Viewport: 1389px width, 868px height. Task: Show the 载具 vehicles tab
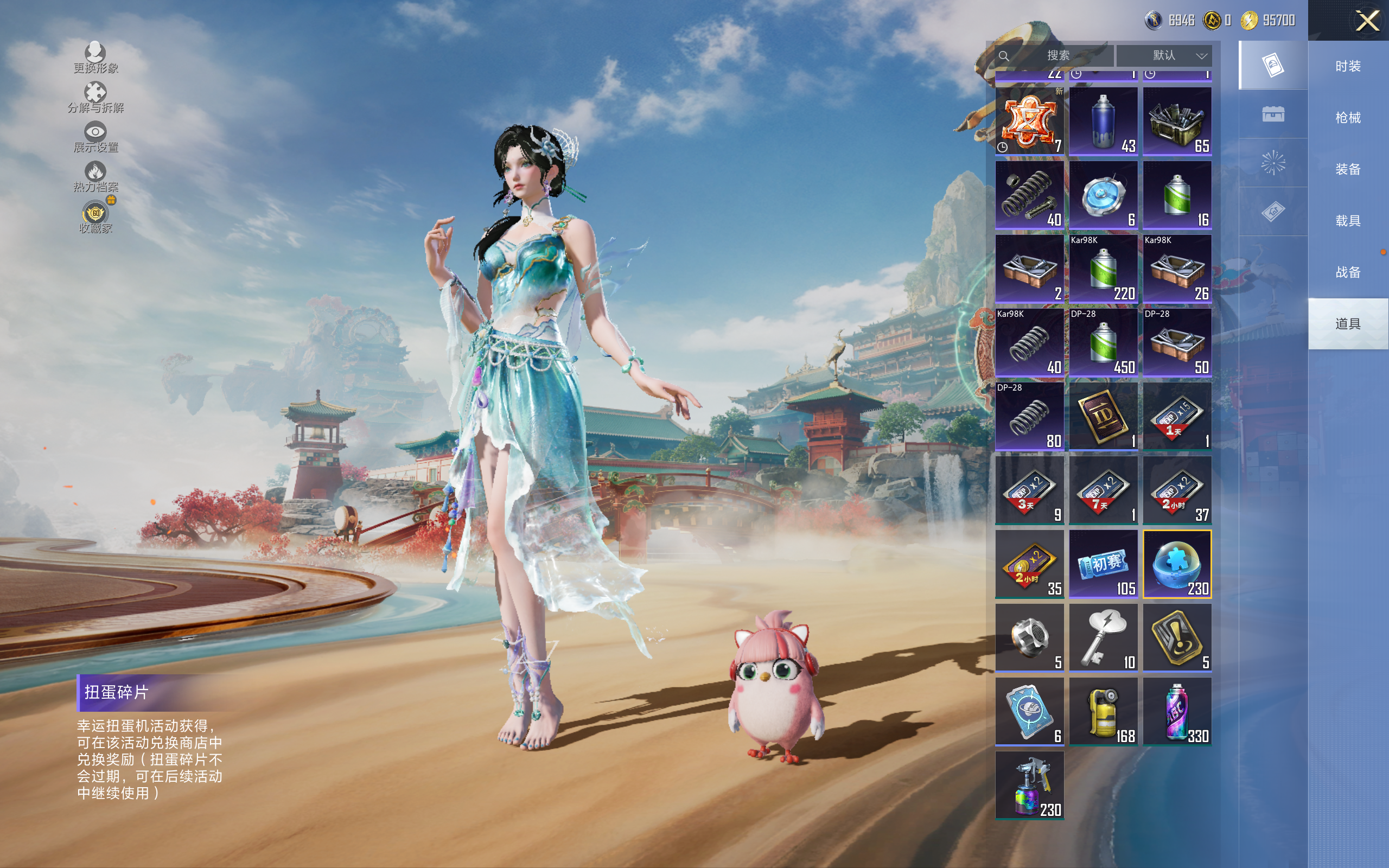(1348, 220)
